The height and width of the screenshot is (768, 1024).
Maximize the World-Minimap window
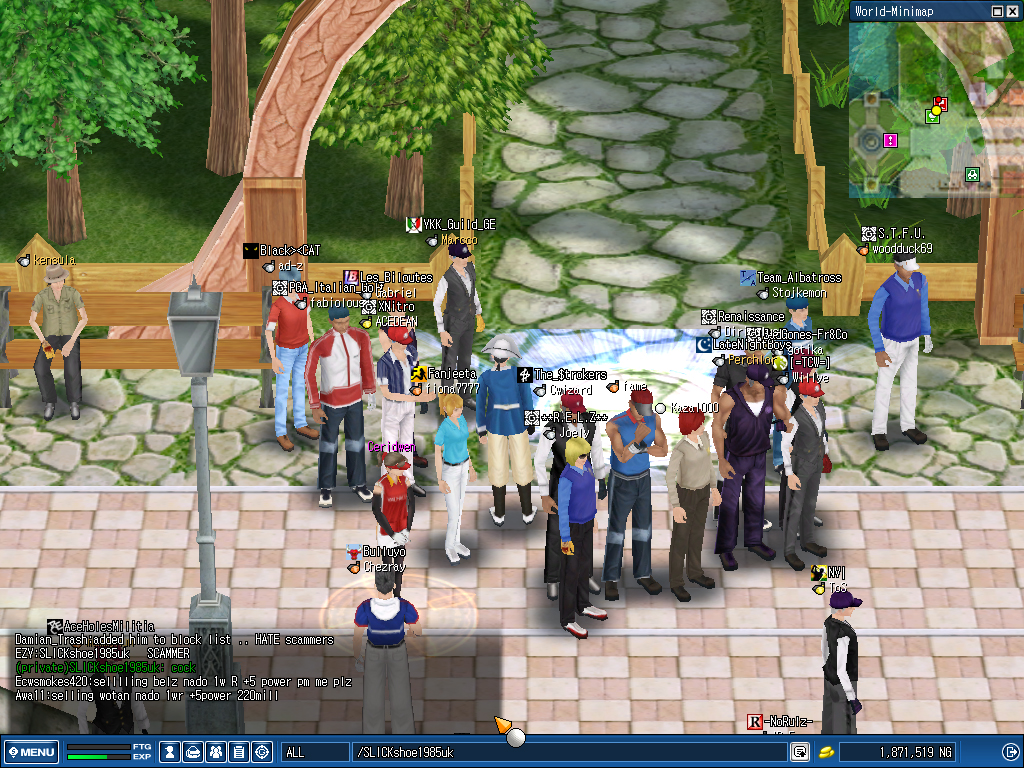(997, 11)
